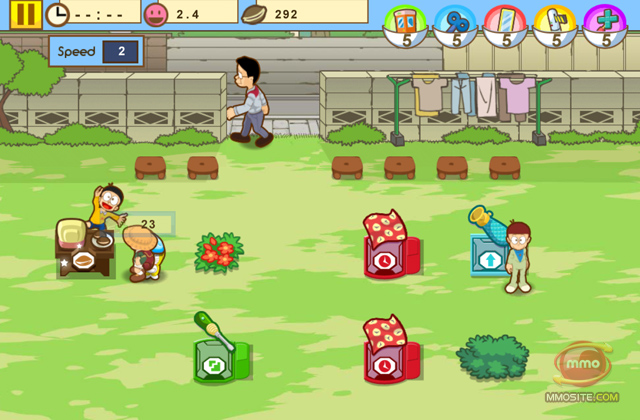Choose the flashlight gadget in the yellow bubble

[x=556, y=23]
